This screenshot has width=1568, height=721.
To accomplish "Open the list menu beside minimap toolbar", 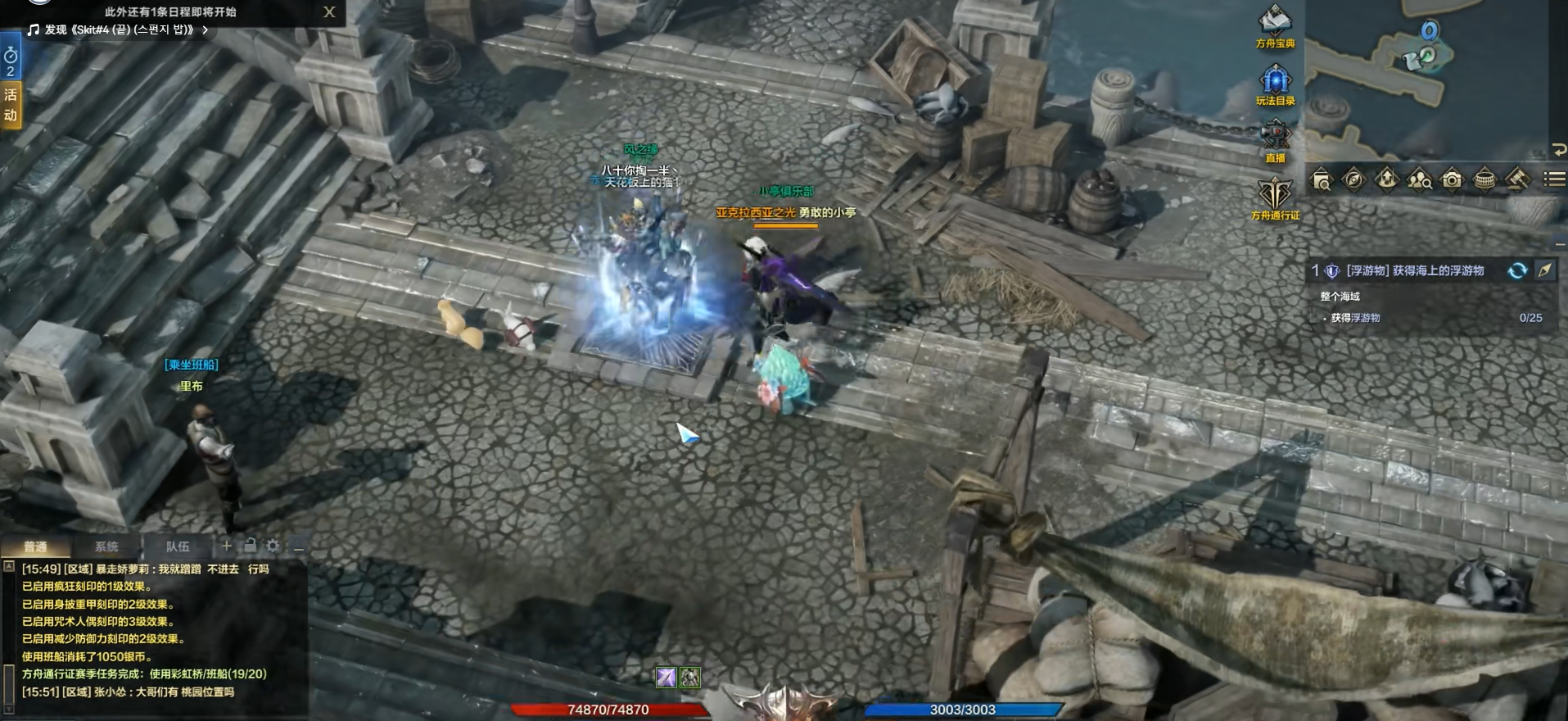I will (x=1553, y=179).
